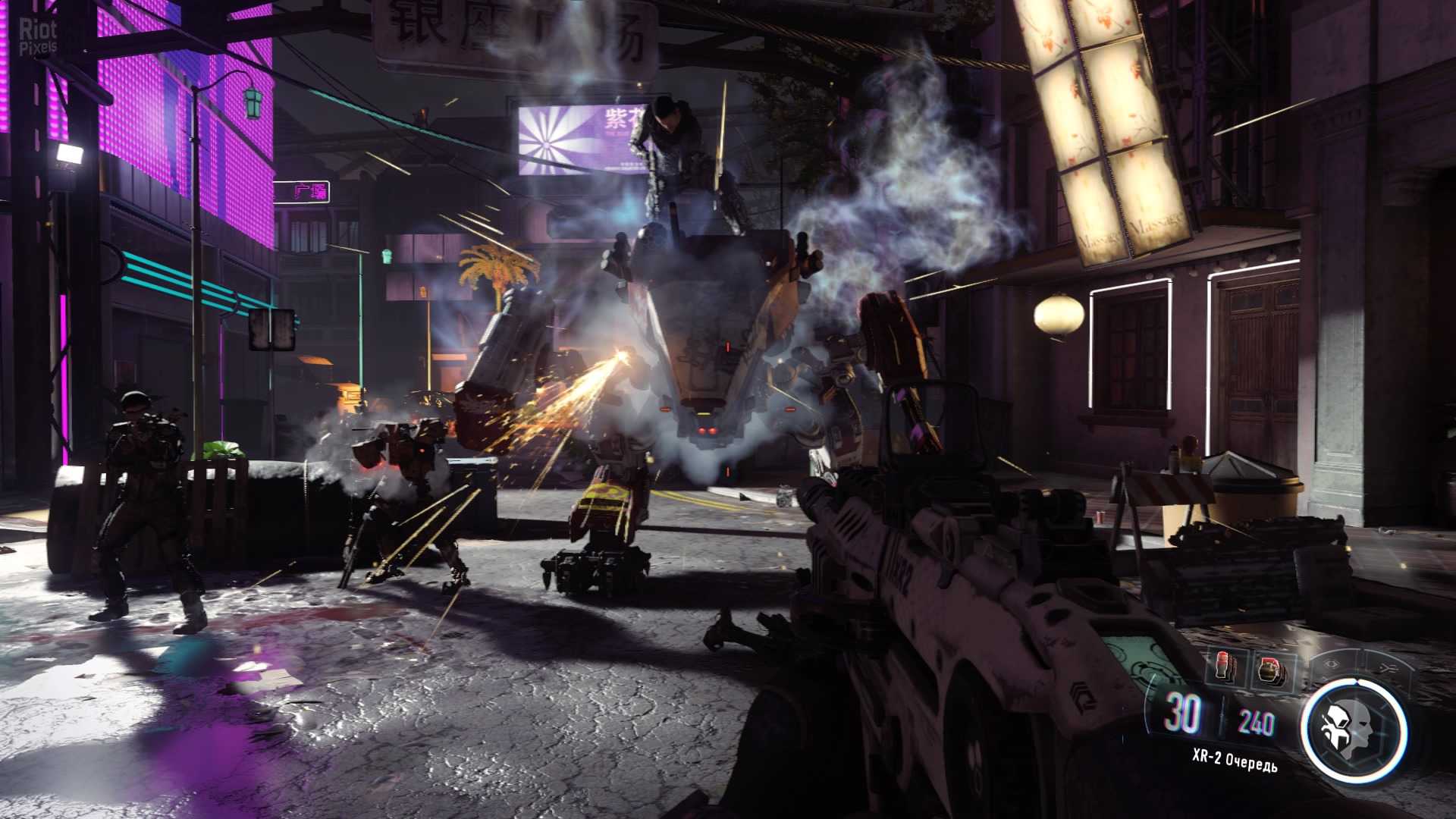This screenshot has width=1456, height=819.
Task: Select the frag grenade equipment icon
Action: point(1269,670)
